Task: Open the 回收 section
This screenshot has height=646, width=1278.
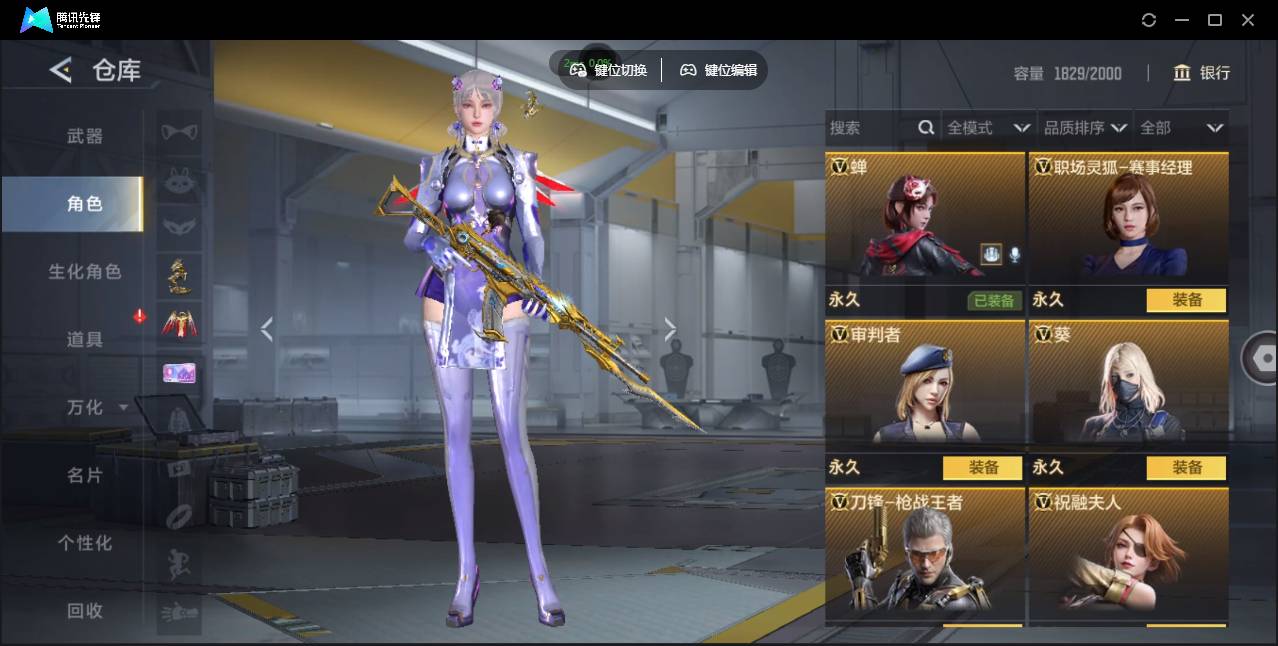Action: (x=84, y=610)
